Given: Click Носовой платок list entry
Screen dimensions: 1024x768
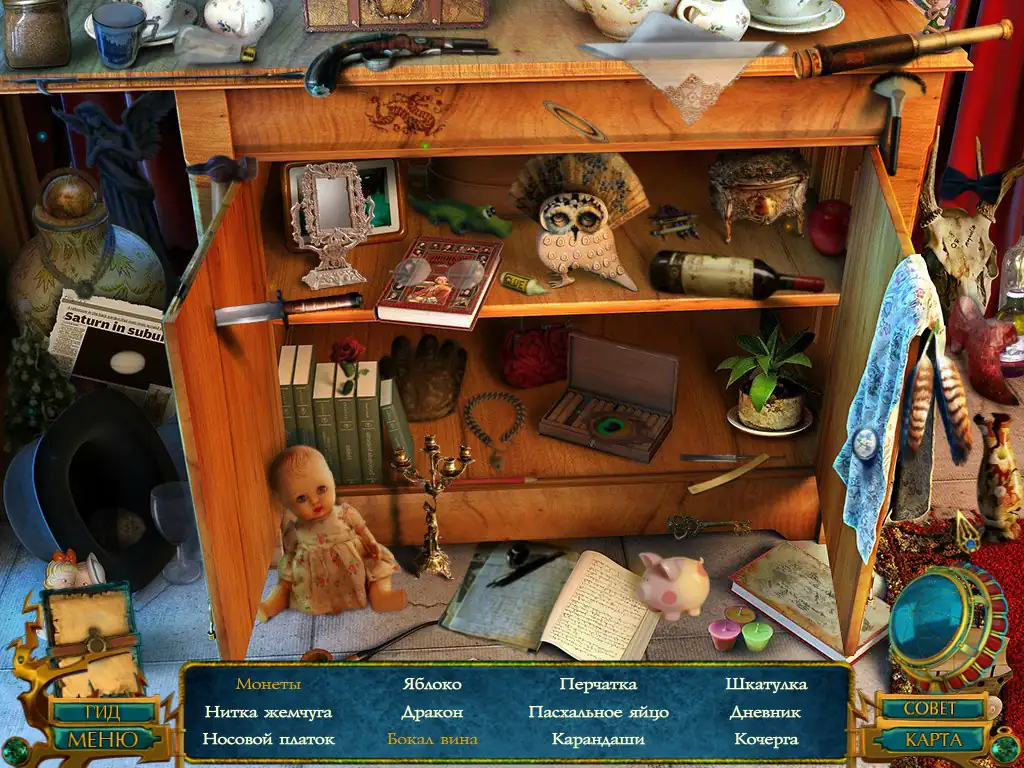Looking at the screenshot, I should pos(268,740).
